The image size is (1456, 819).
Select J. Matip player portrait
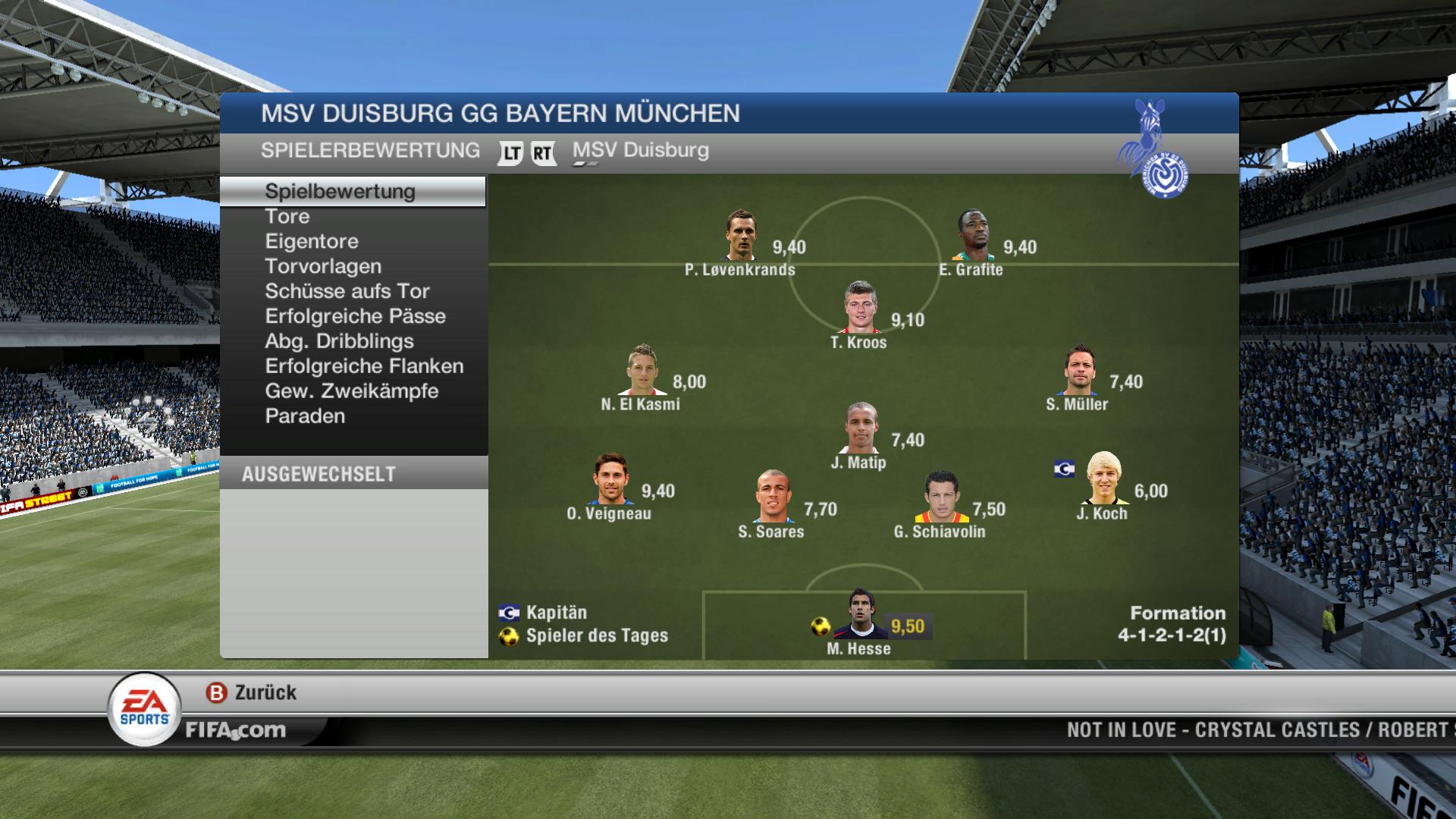(861, 428)
